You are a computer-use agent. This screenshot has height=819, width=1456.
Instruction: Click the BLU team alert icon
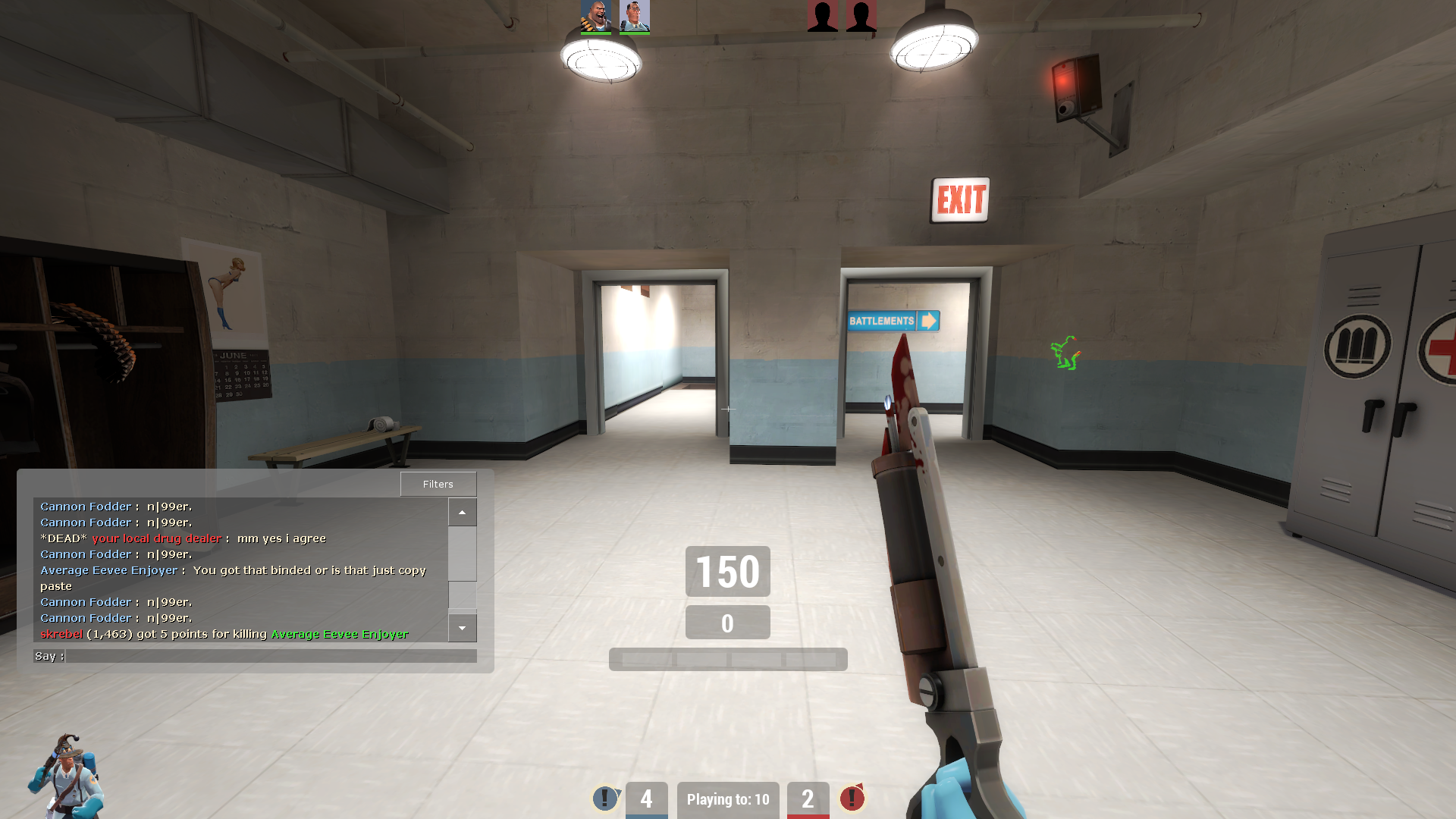pos(605,798)
